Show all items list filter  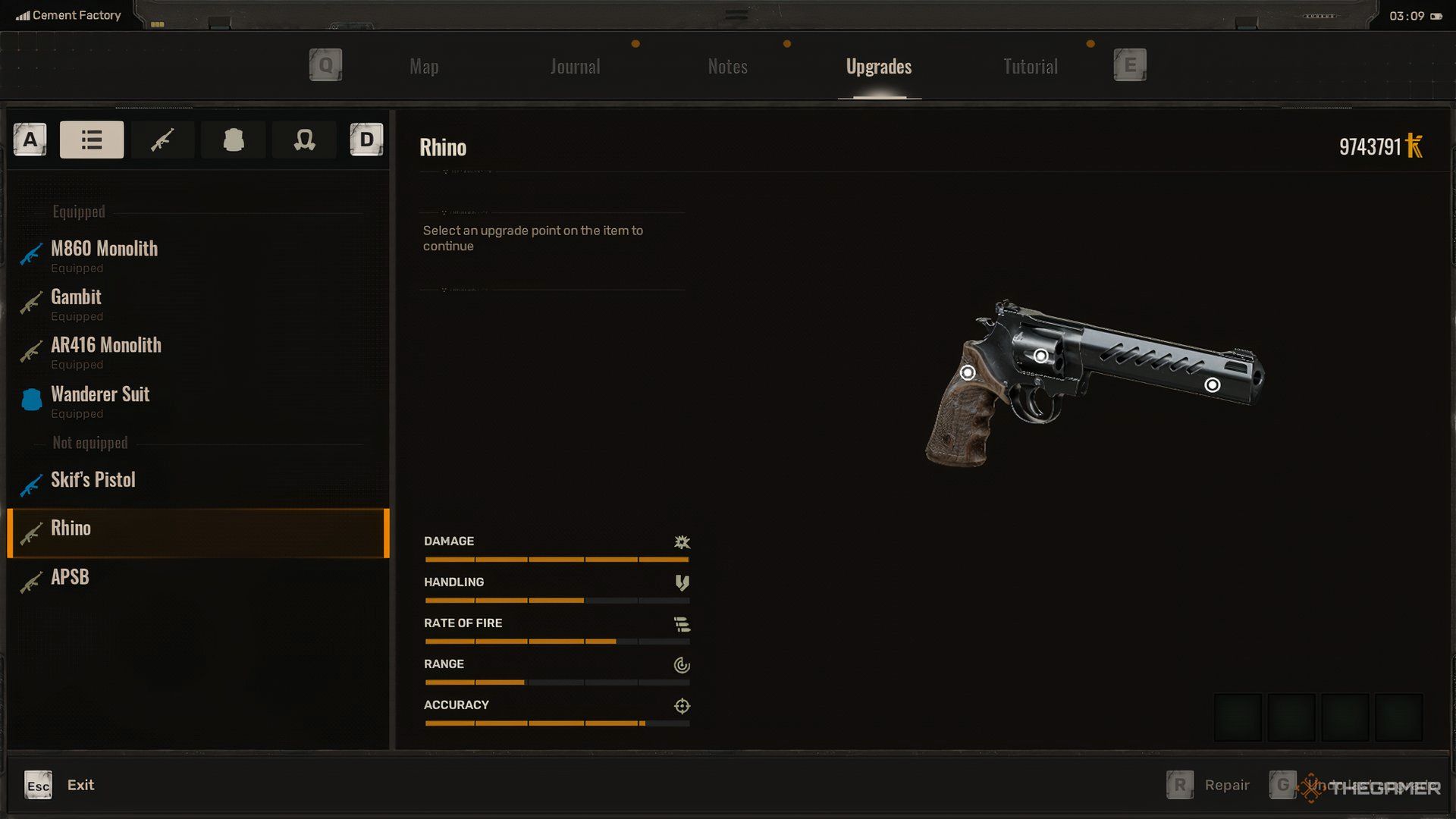click(92, 140)
